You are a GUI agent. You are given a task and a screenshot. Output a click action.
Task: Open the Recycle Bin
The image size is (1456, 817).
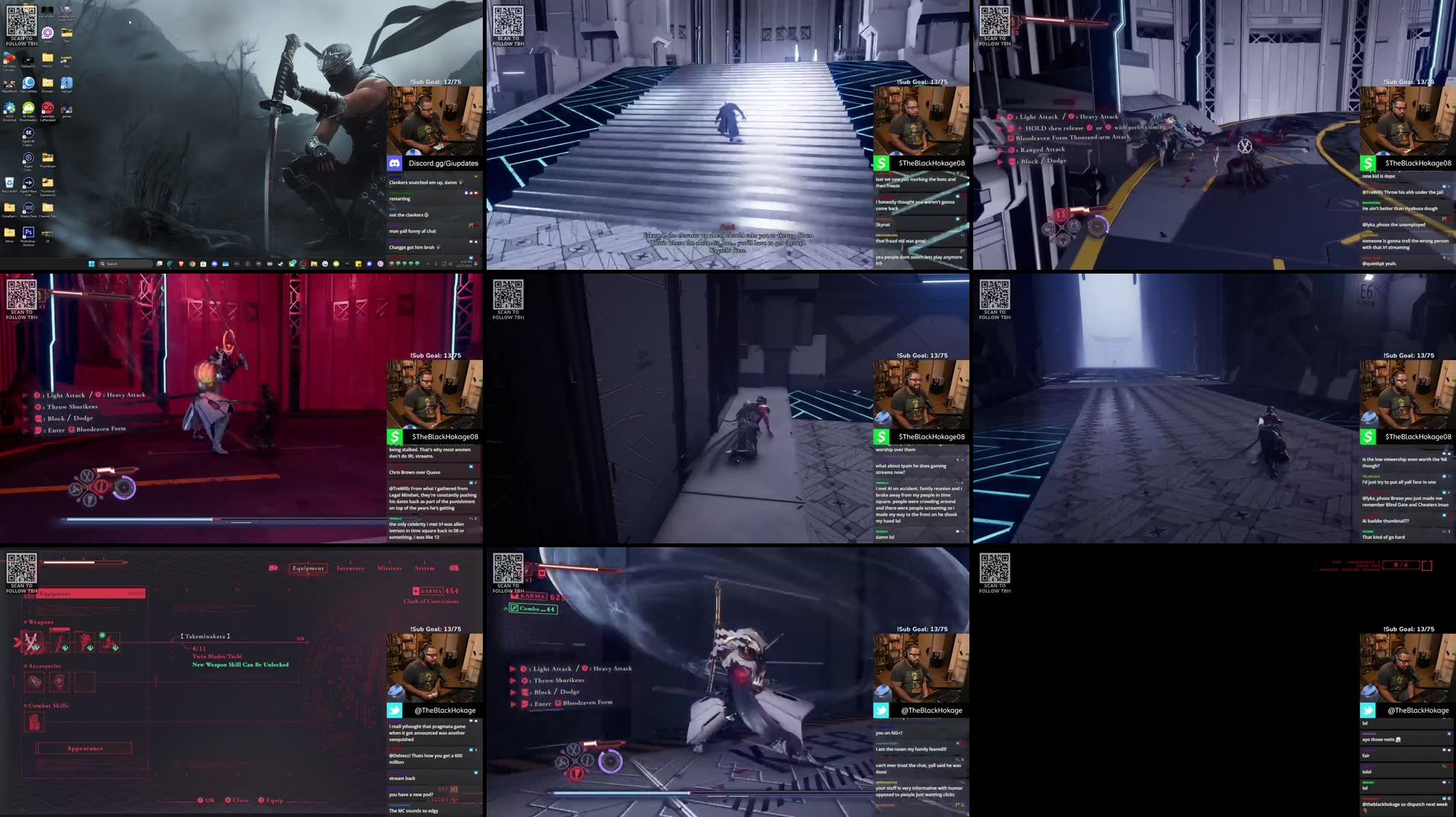point(8,182)
